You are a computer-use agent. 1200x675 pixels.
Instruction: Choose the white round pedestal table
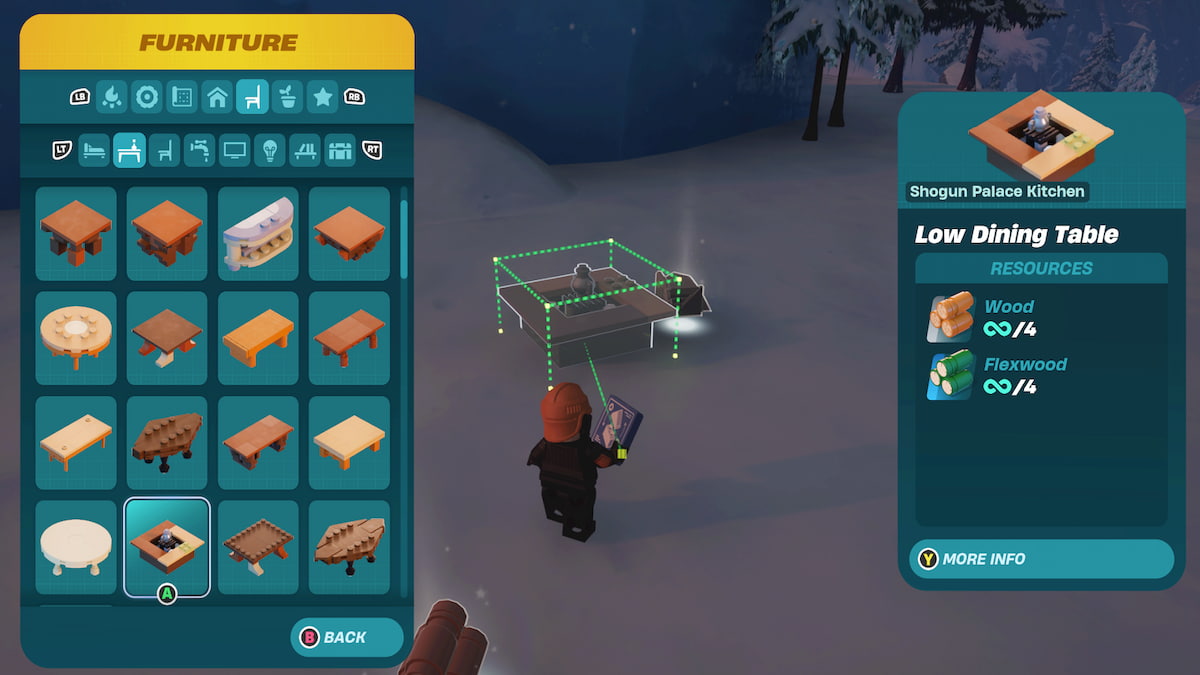coord(76,547)
